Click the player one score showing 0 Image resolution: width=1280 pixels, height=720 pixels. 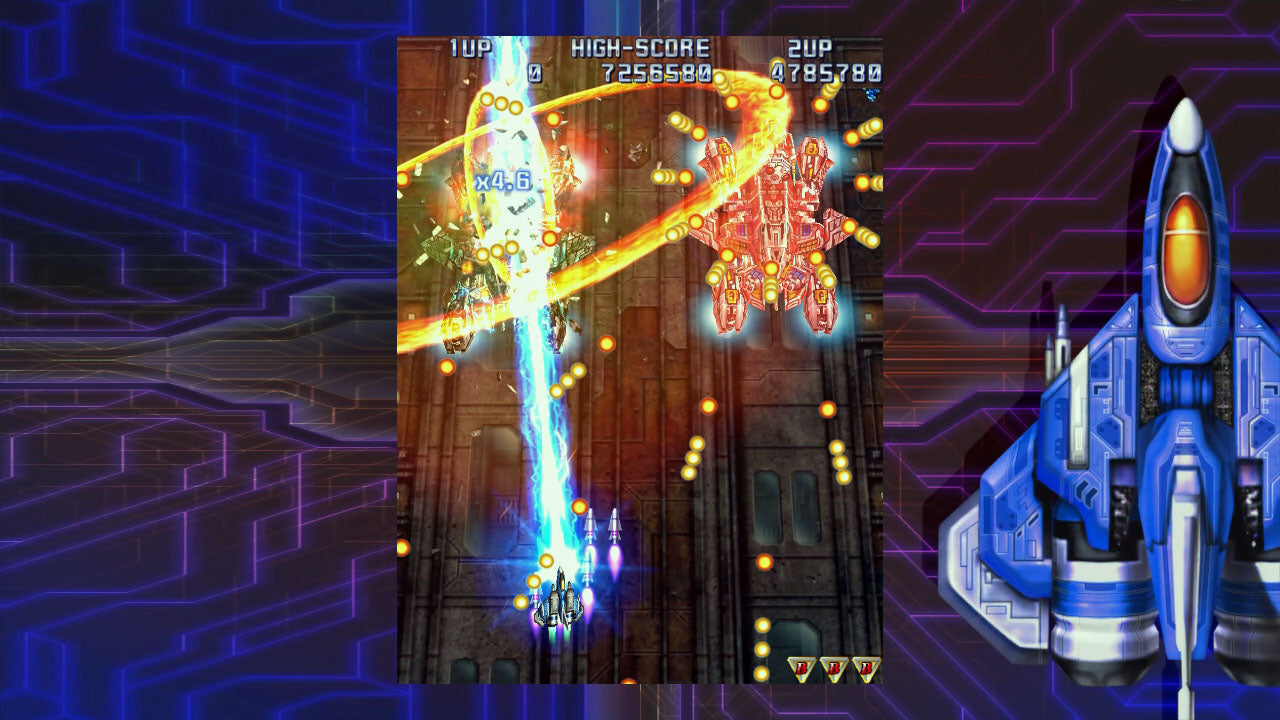pos(537,72)
